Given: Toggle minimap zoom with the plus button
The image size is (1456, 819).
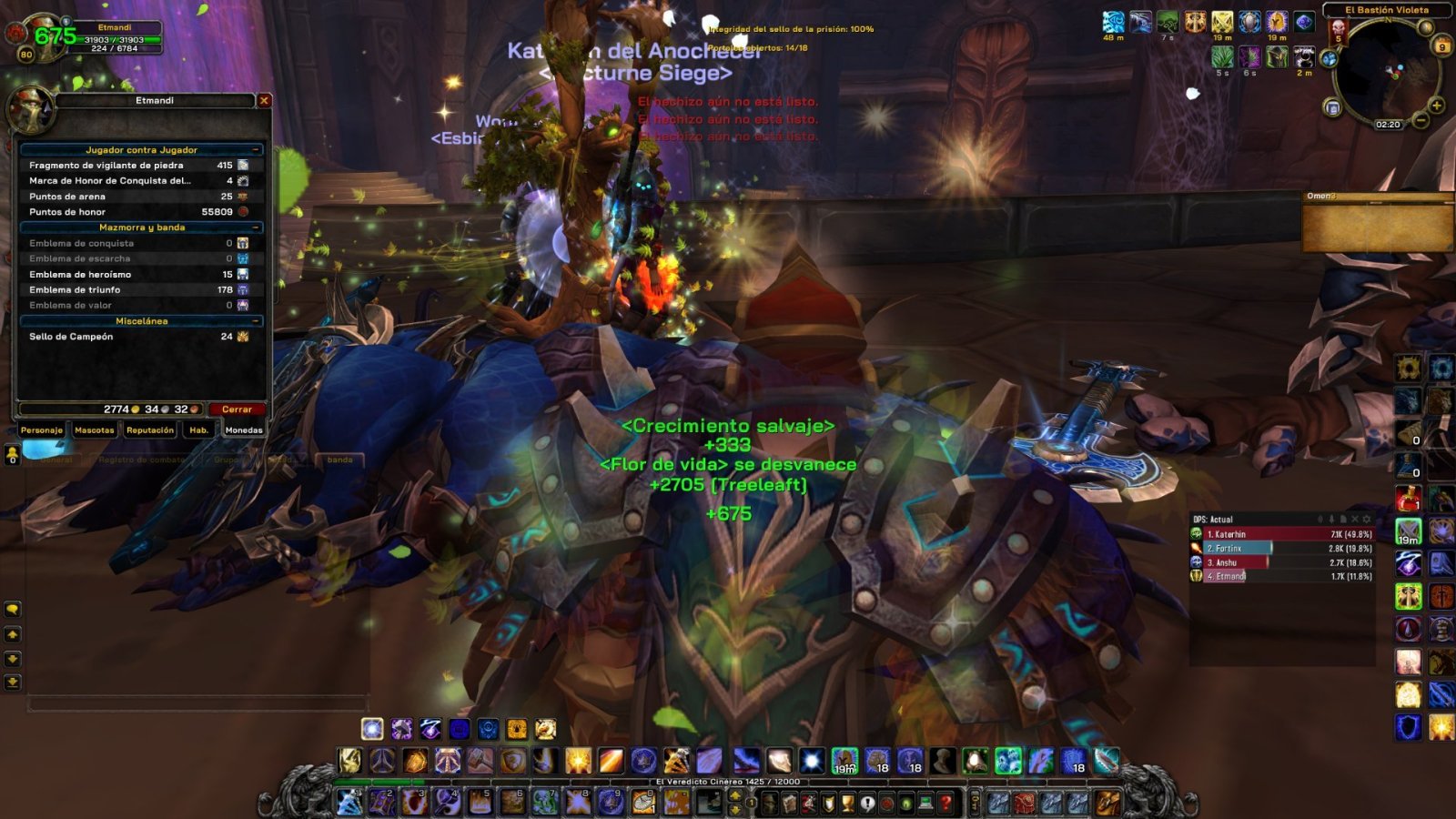Looking at the screenshot, I should click(x=1436, y=106).
